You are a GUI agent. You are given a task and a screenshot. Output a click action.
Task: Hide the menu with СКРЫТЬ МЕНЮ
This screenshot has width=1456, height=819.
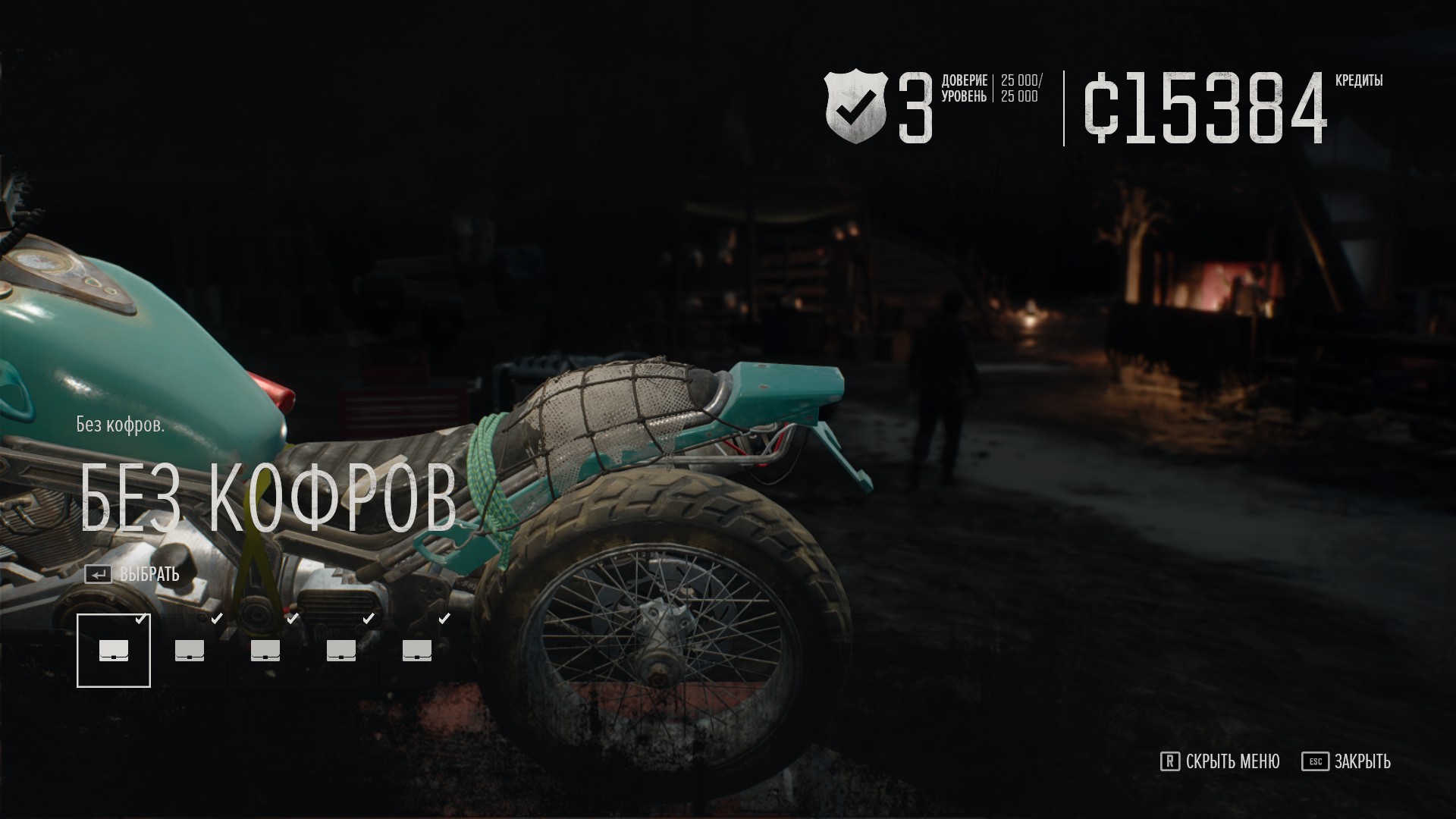pyautogui.click(x=1220, y=761)
